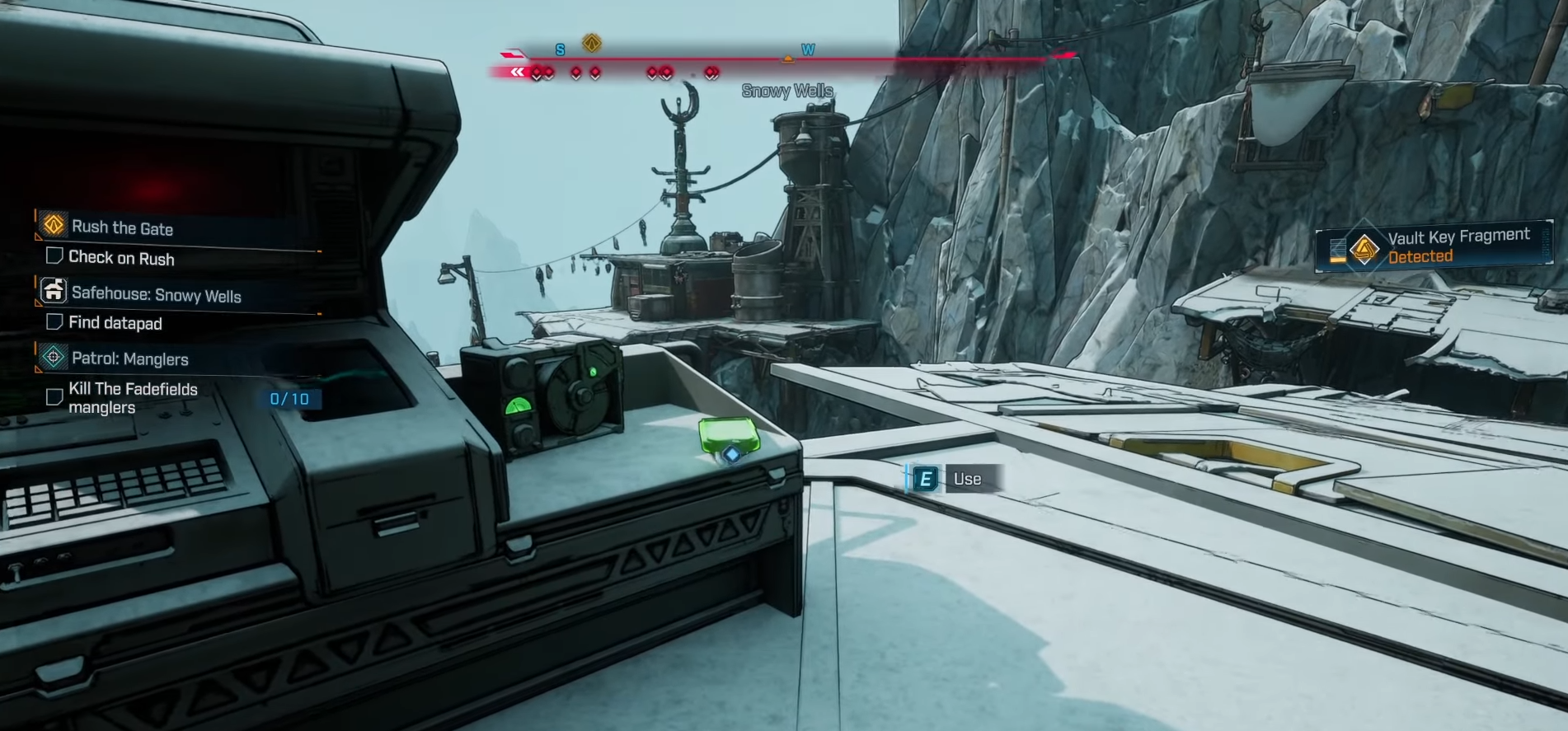Tick the Kill The Fadefields manglers checkbox

[54, 397]
